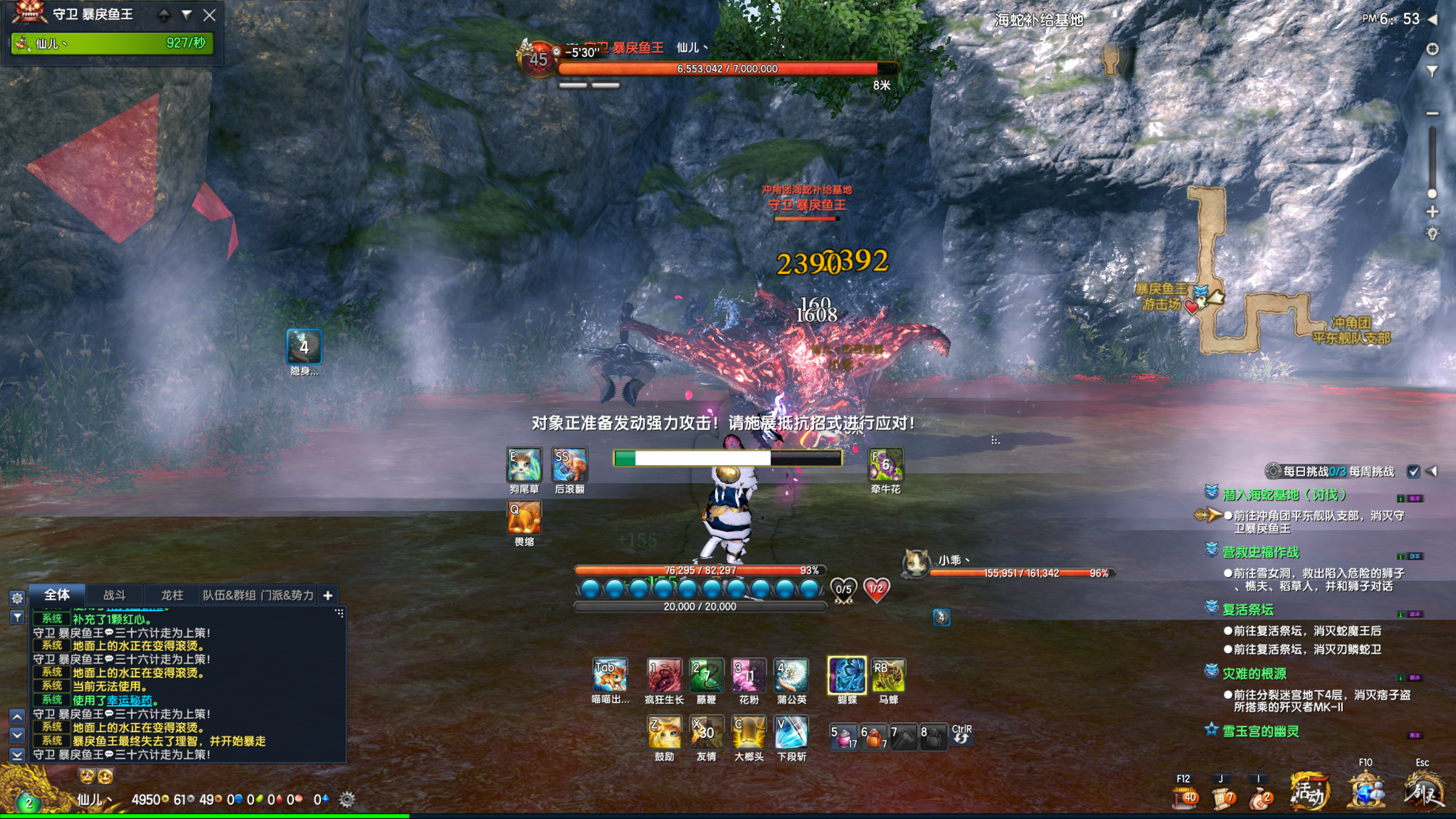Close the 守卫 暴戾鱼王 damage meter panel
Screen dimensions: 1456x819
(x=209, y=15)
